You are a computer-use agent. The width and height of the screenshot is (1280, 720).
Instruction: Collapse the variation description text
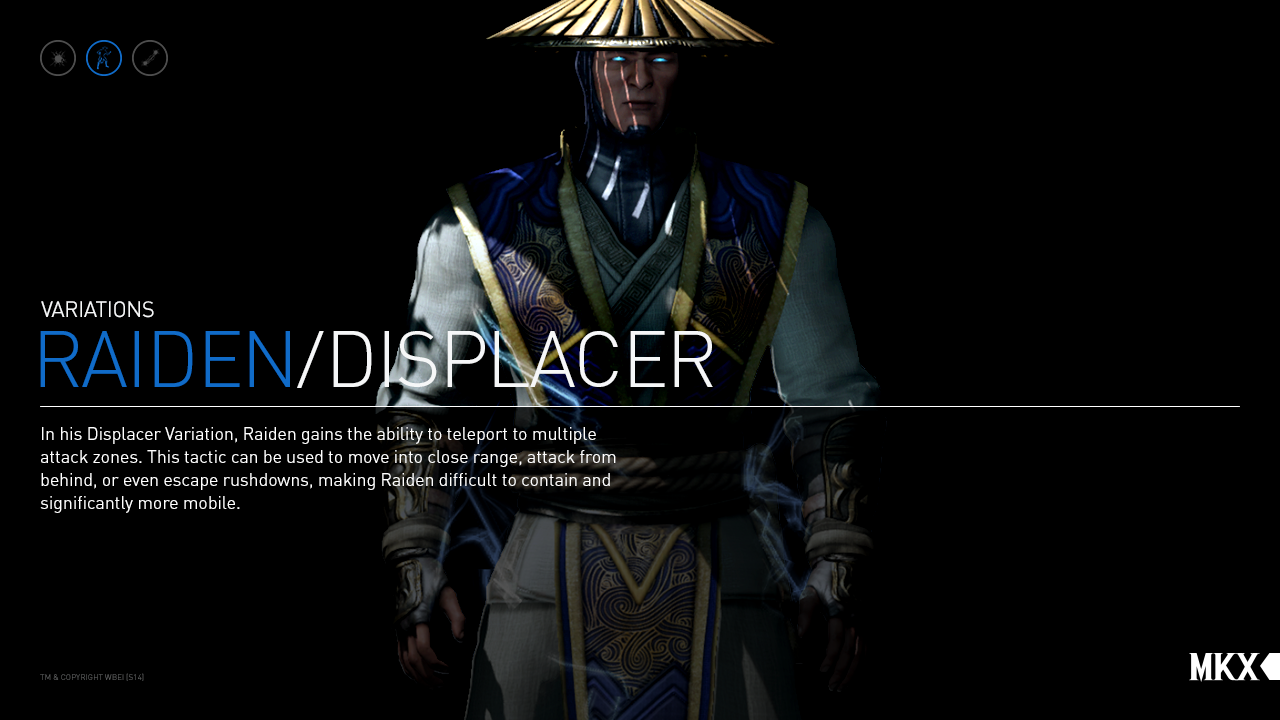pos(328,467)
